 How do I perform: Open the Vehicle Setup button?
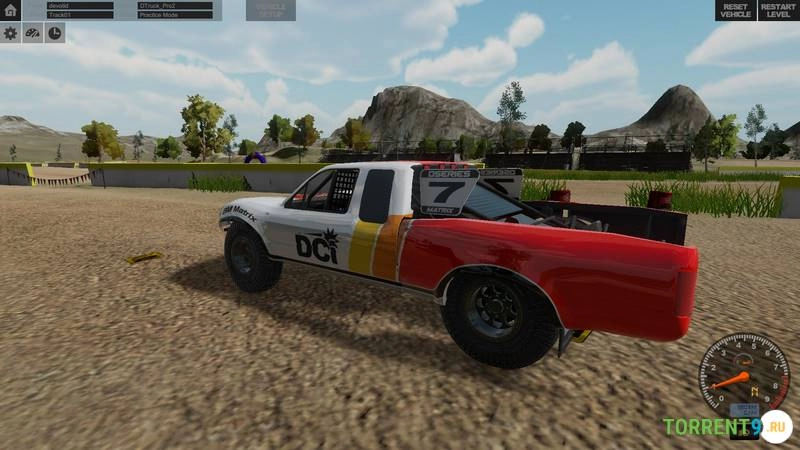[270, 10]
